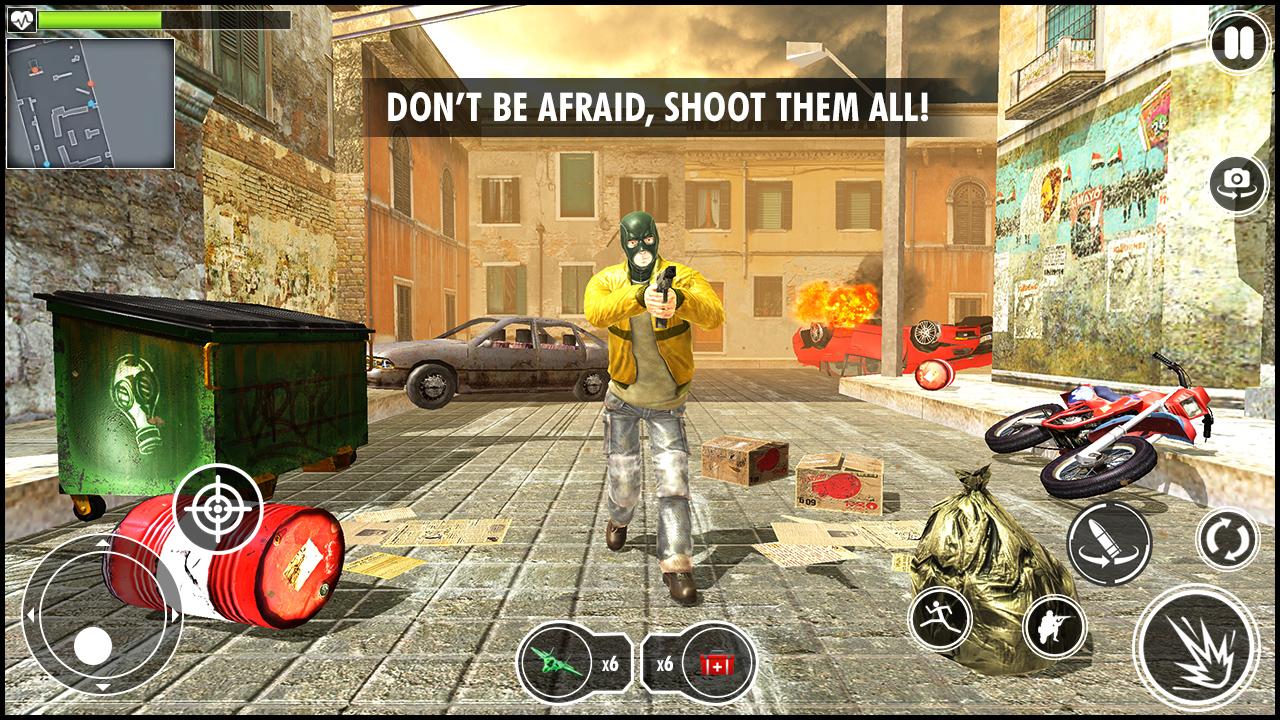Image resolution: width=1280 pixels, height=720 pixels.
Task: Reload using the circular arrows icon
Action: [x=1228, y=538]
